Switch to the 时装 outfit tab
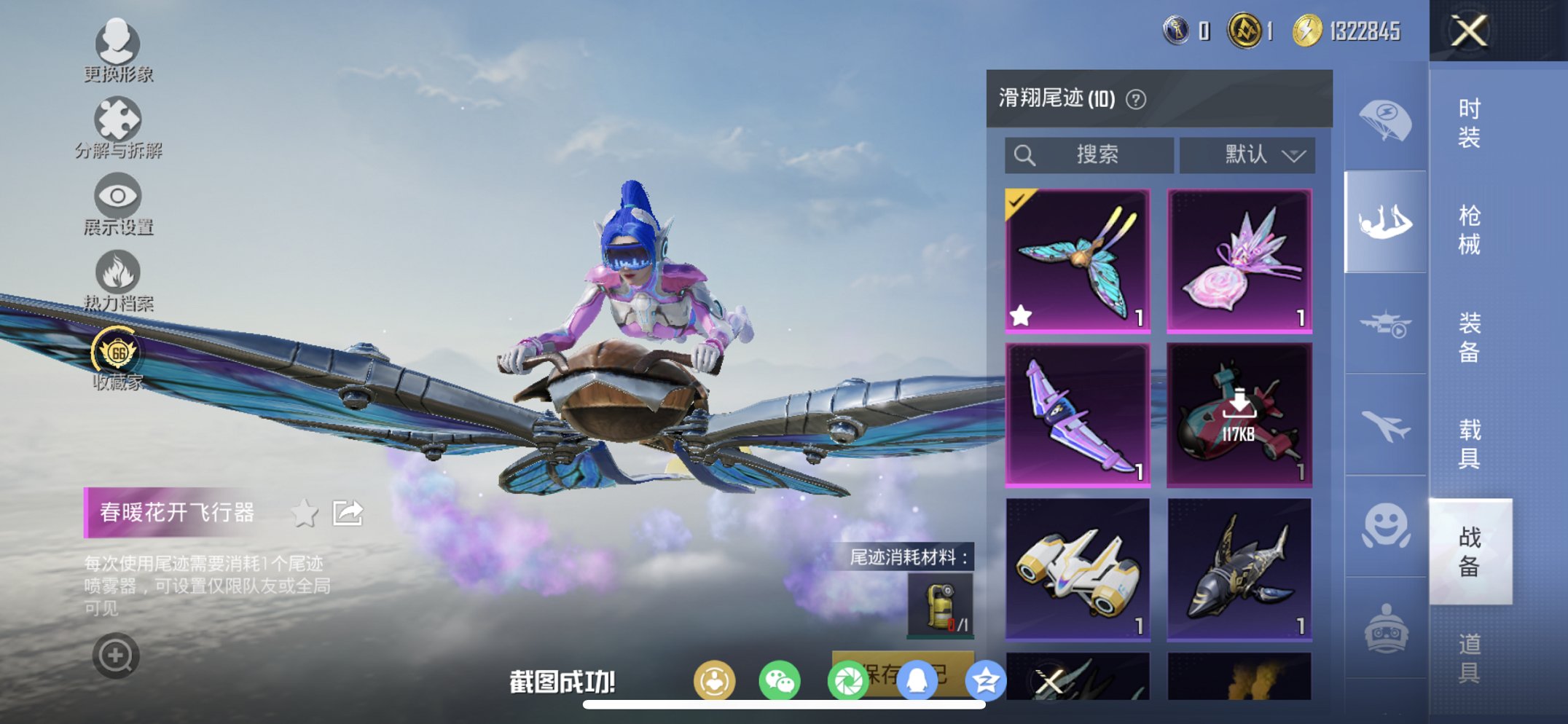Screen dimensions: 1568x724 click(1468, 122)
